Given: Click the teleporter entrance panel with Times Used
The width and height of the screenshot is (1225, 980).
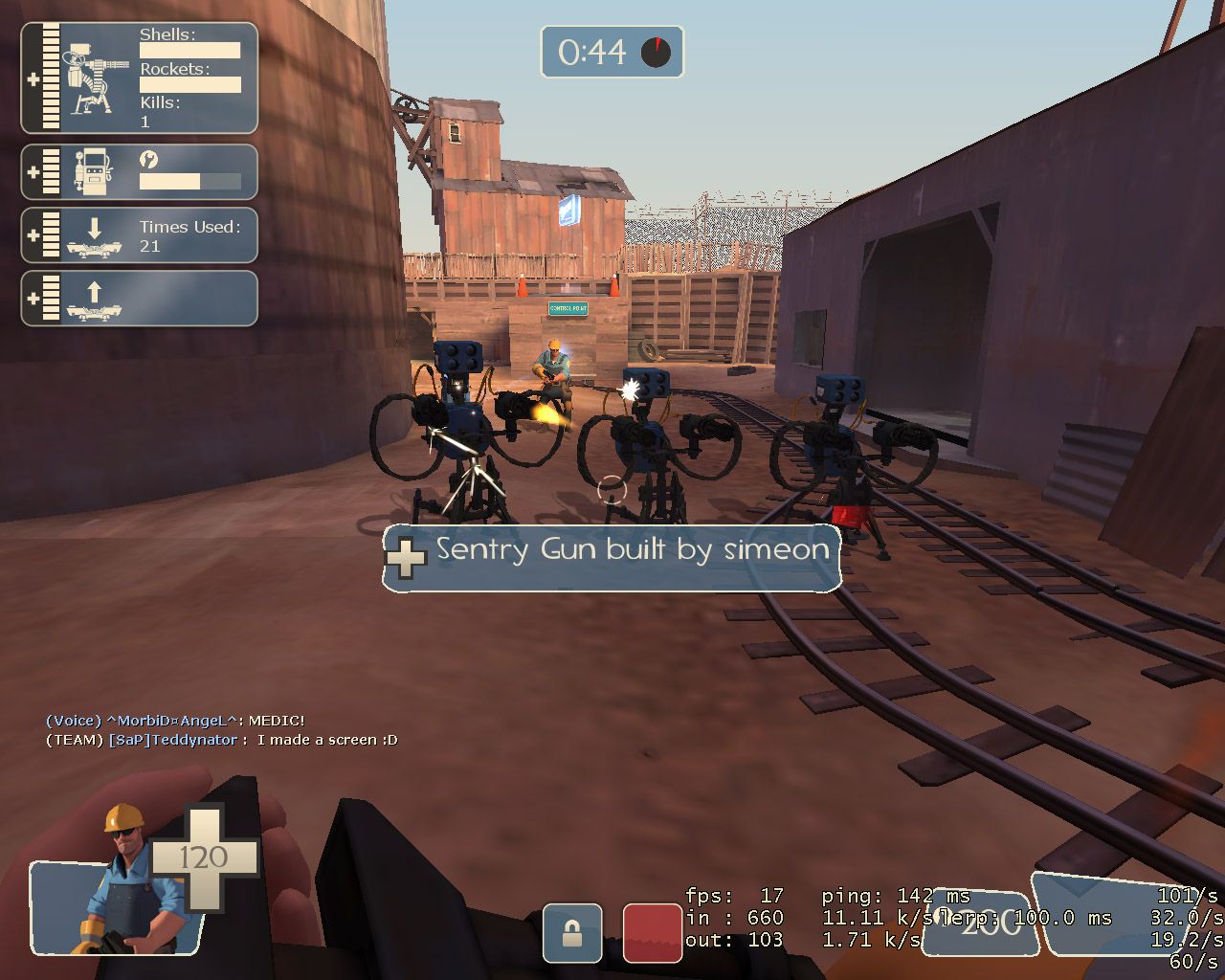Looking at the screenshot, I should pyautogui.click(x=140, y=235).
